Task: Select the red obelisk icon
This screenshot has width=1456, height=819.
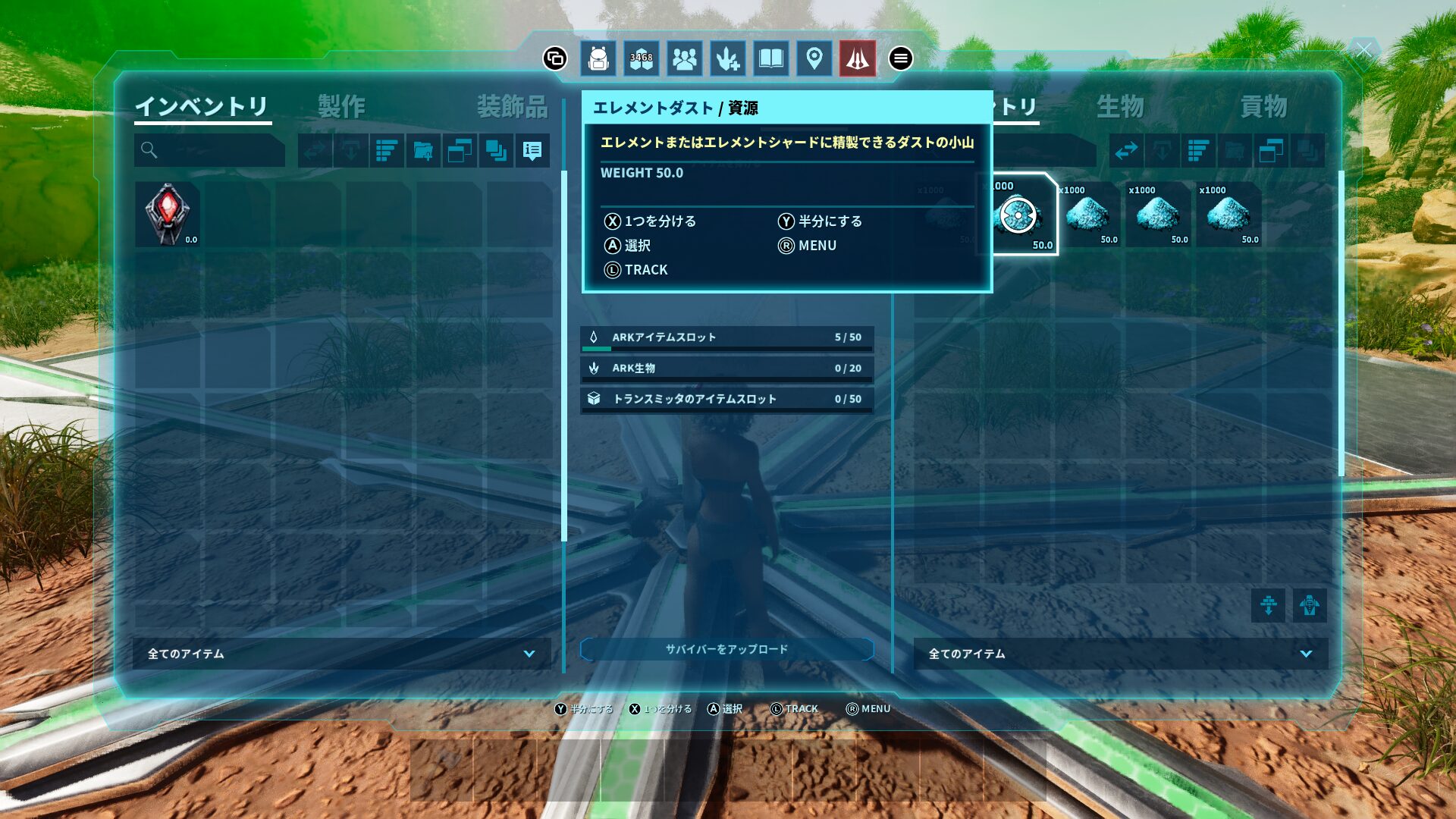Action: click(858, 58)
